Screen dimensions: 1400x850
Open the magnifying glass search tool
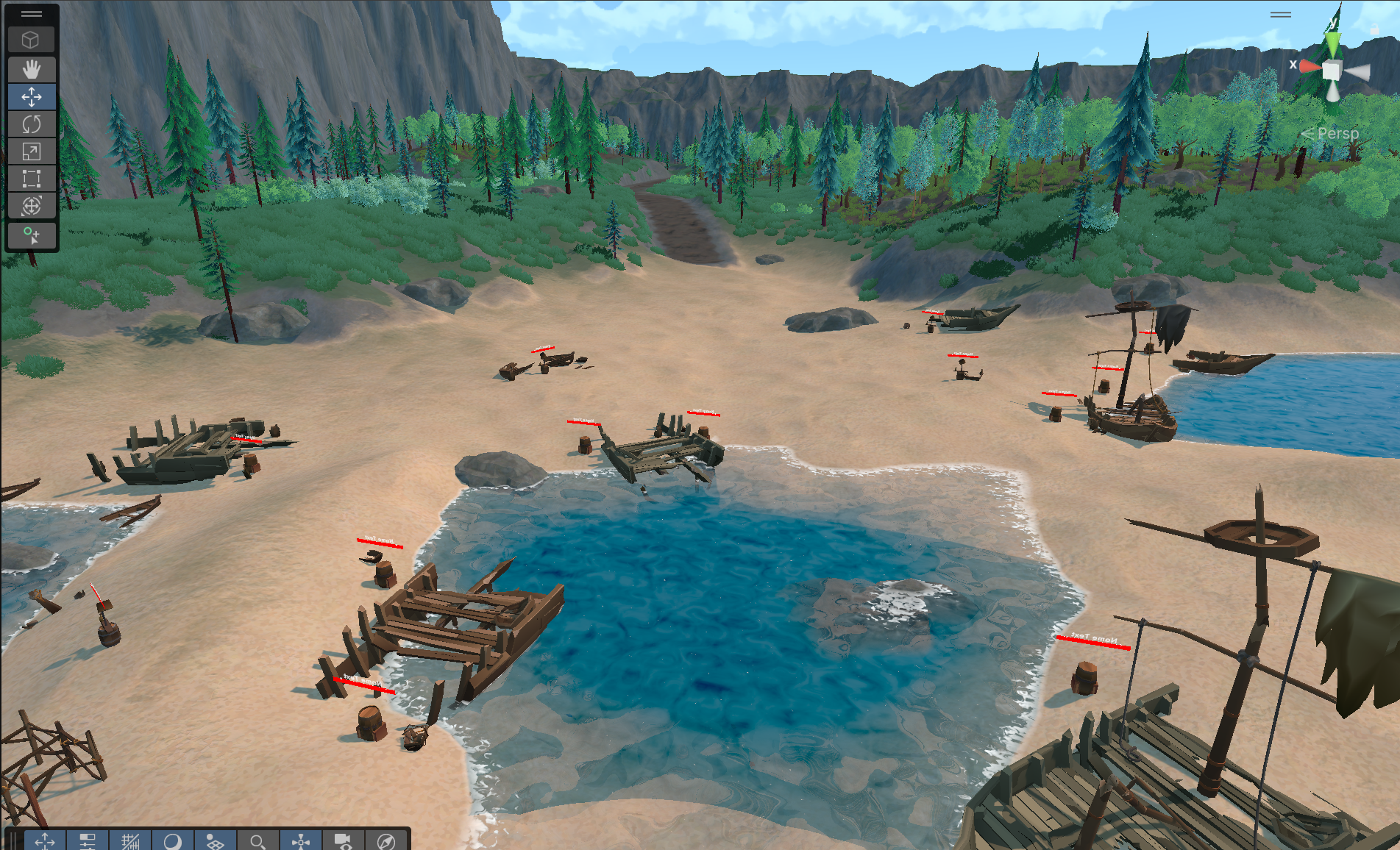[257, 840]
